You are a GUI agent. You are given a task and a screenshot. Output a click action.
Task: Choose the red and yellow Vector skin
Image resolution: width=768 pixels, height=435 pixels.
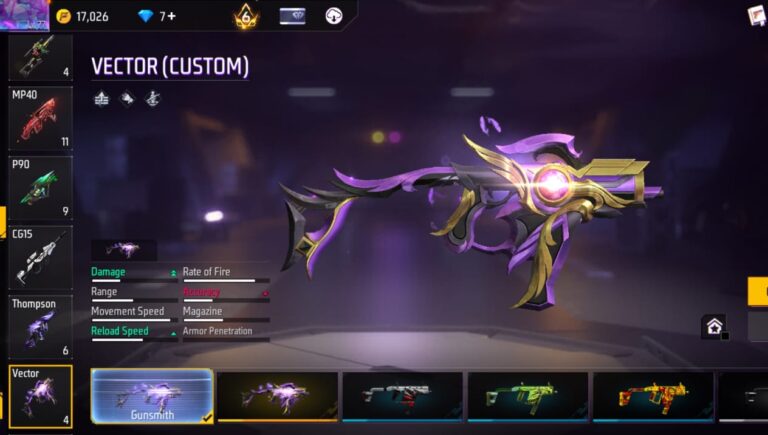click(x=652, y=396)
